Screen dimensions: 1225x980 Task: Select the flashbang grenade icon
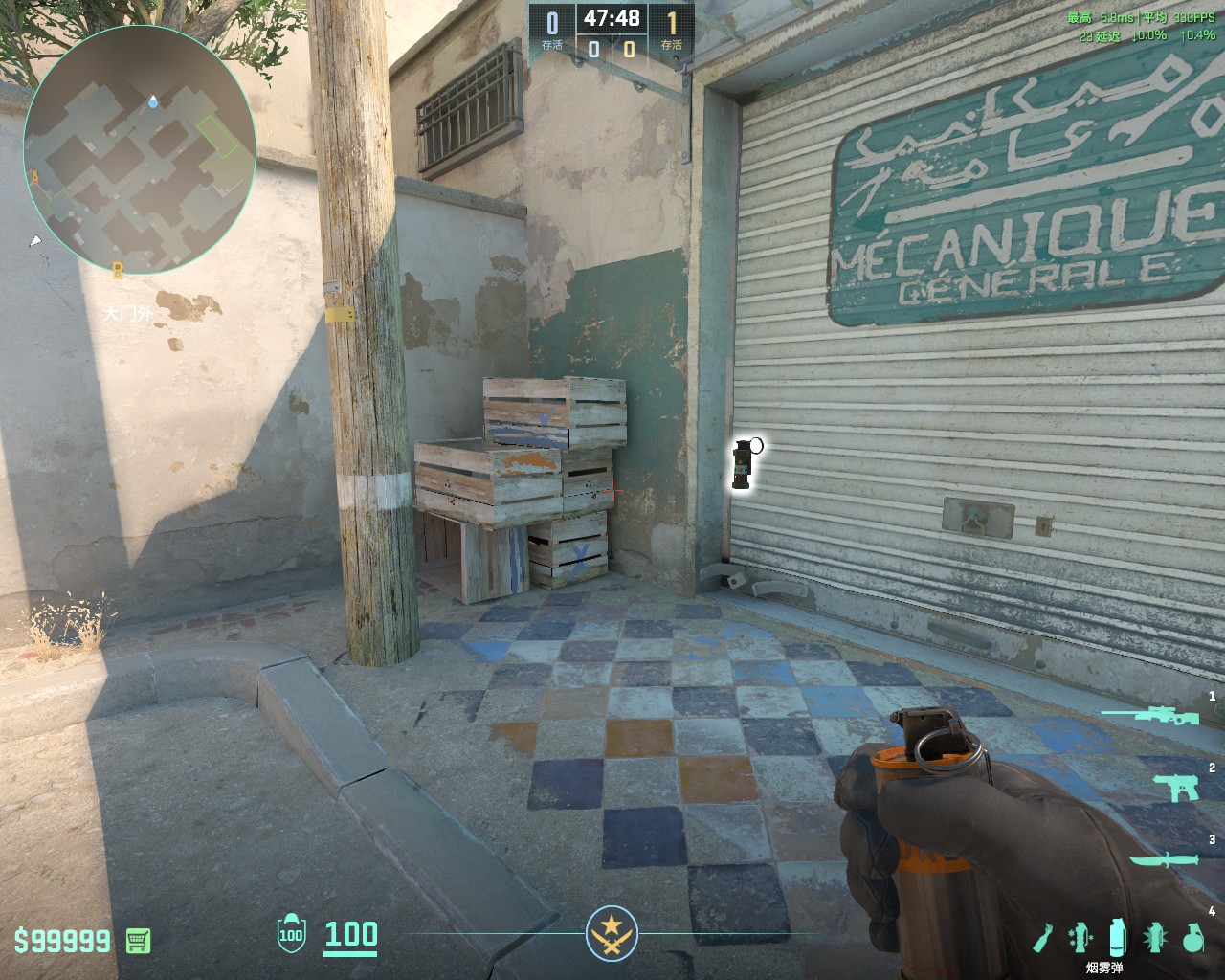point(1155,938)
